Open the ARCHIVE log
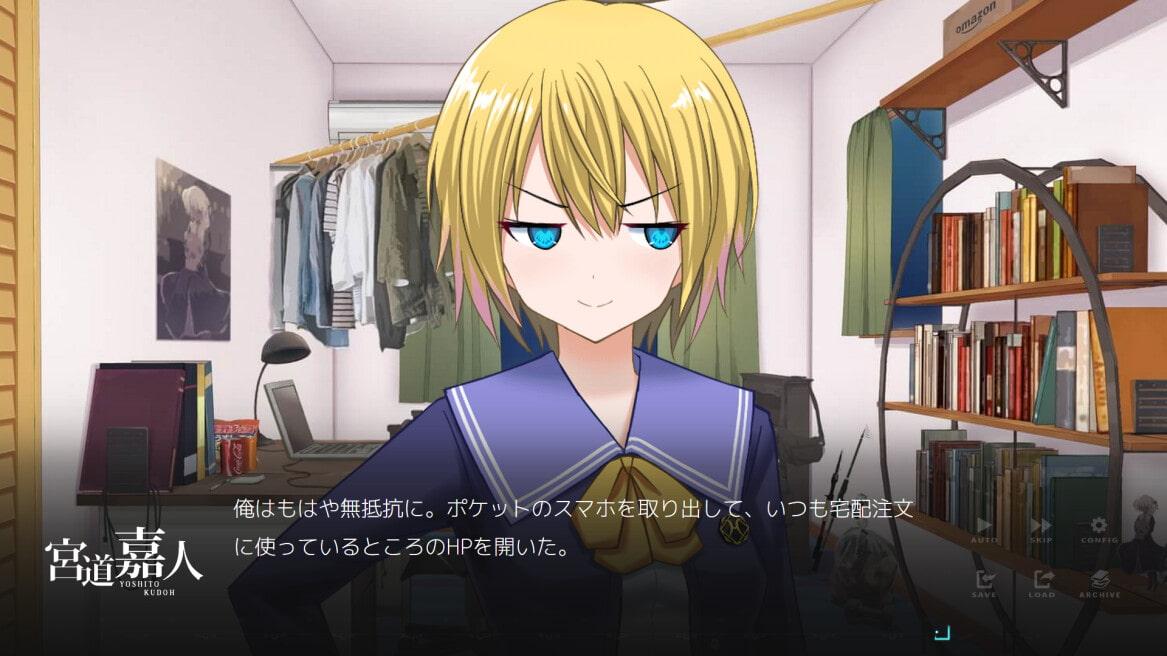Image resolution: width=1167 pixels, height=656 pixels. coord(1098,583)
